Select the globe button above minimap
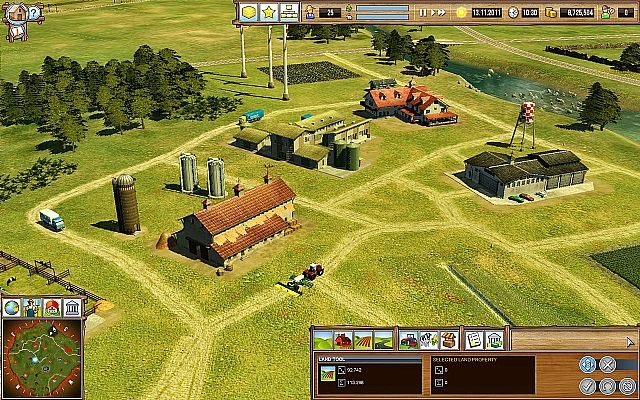Screen dimensions: 640x400 (x=12, y=307)
